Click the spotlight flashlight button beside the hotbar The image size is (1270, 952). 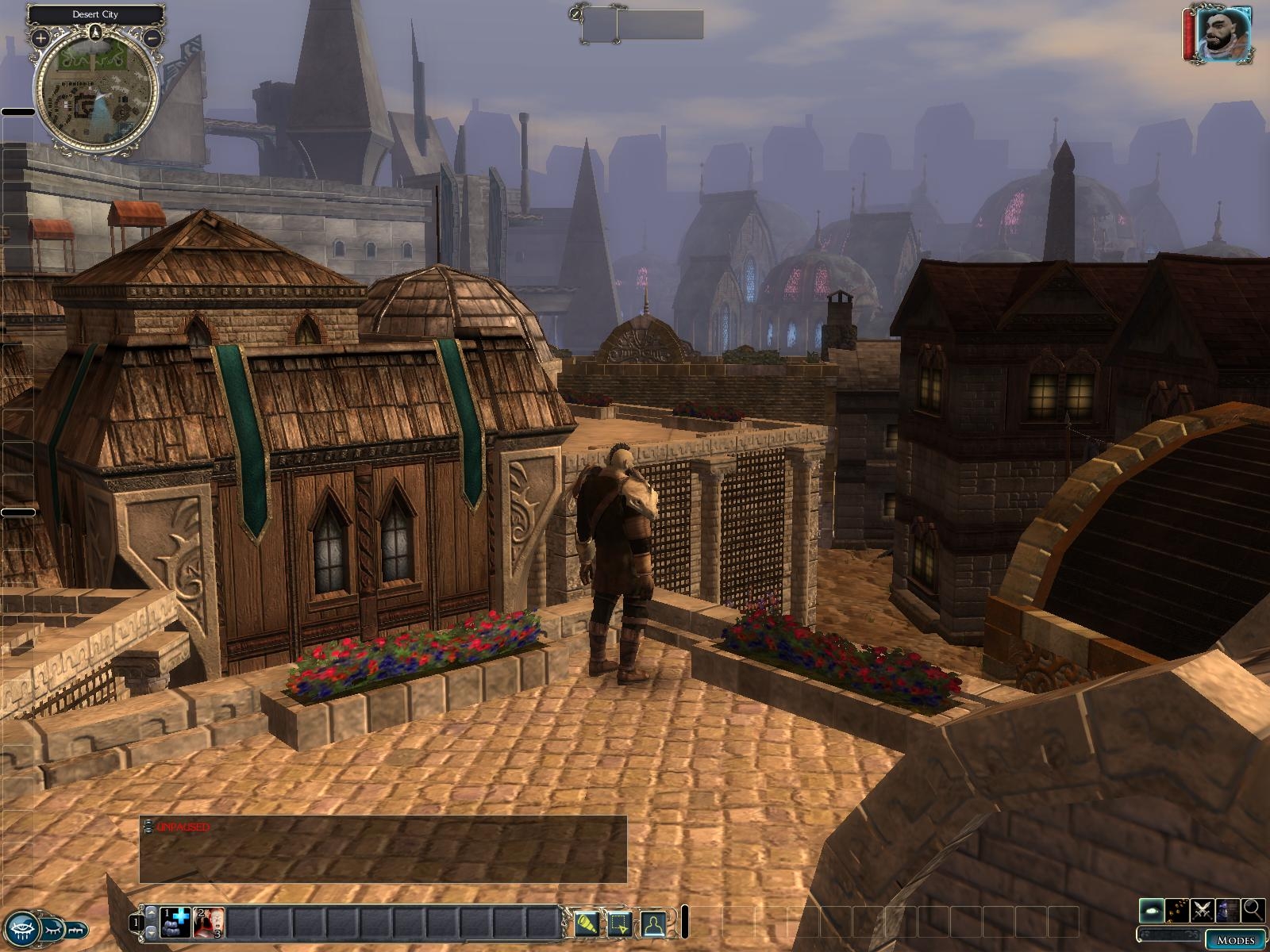tap(586, 923)
